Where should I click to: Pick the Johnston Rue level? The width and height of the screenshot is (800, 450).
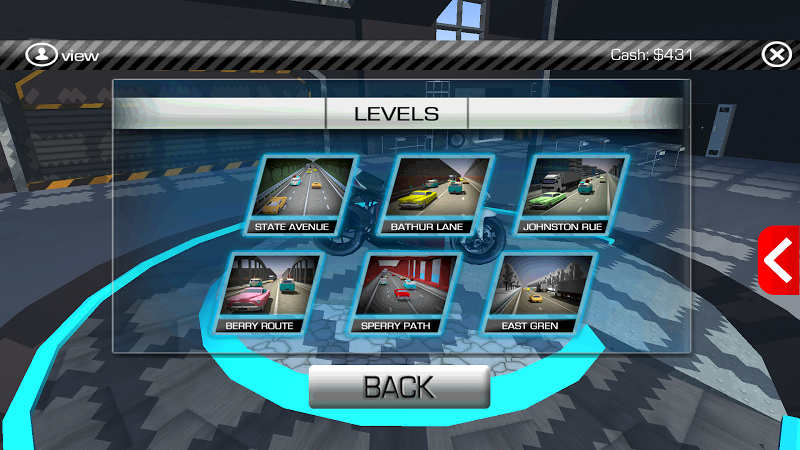pos(571,194)
